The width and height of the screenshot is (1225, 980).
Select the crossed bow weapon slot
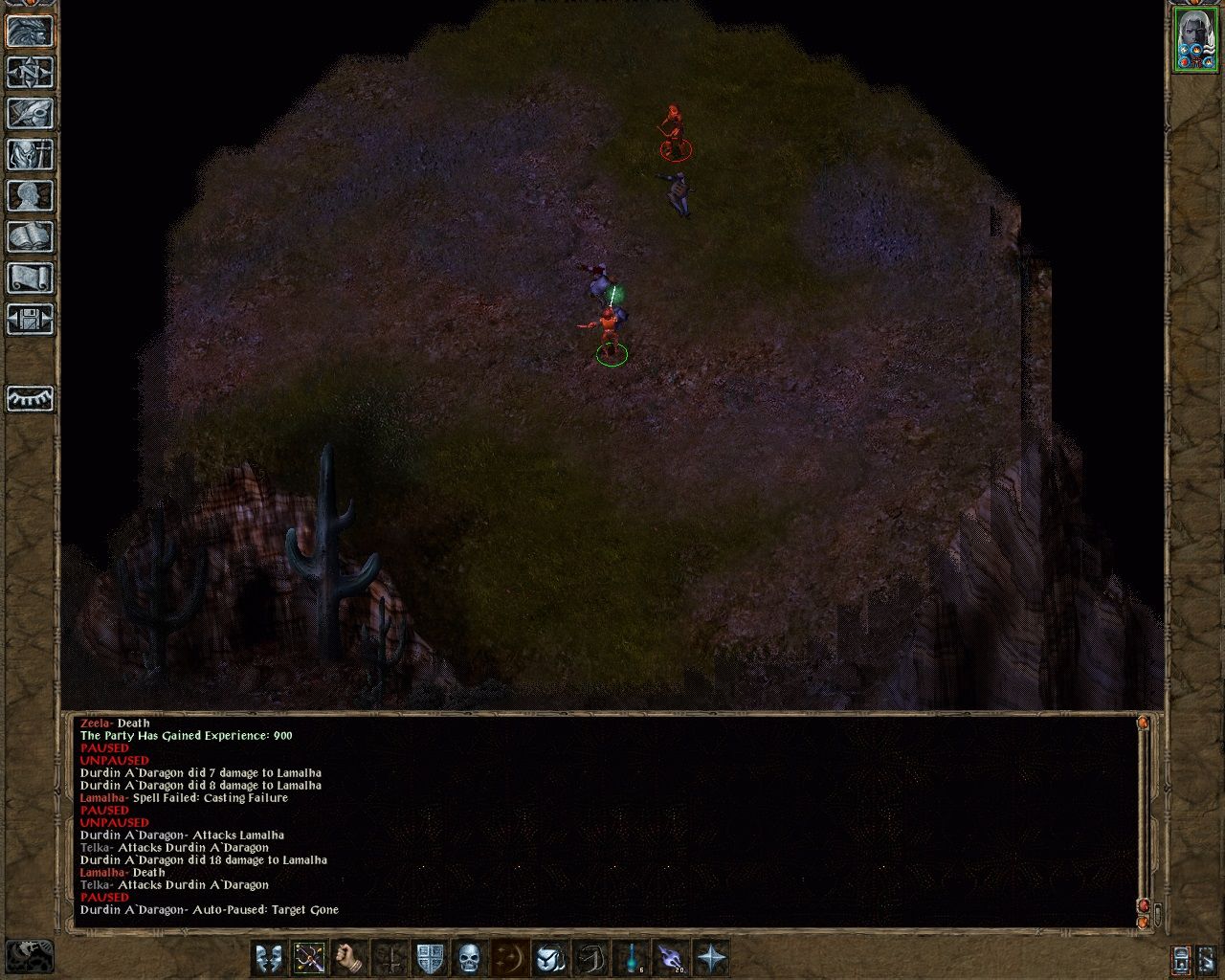(310, 958)
